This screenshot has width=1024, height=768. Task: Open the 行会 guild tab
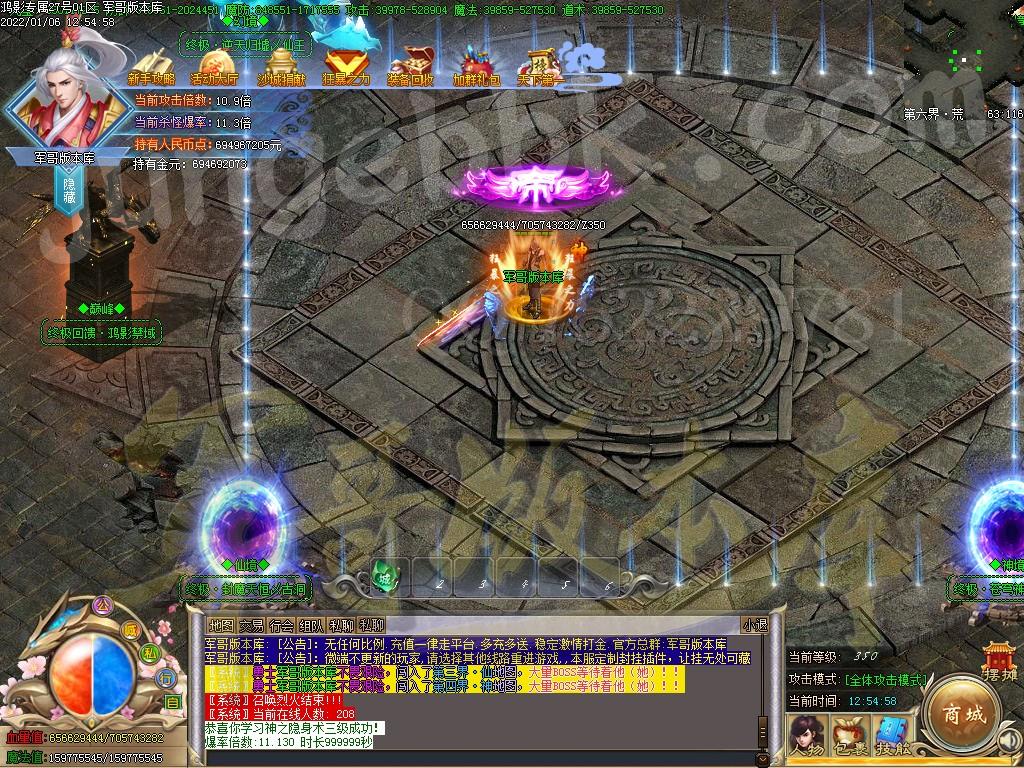[282, 625]
